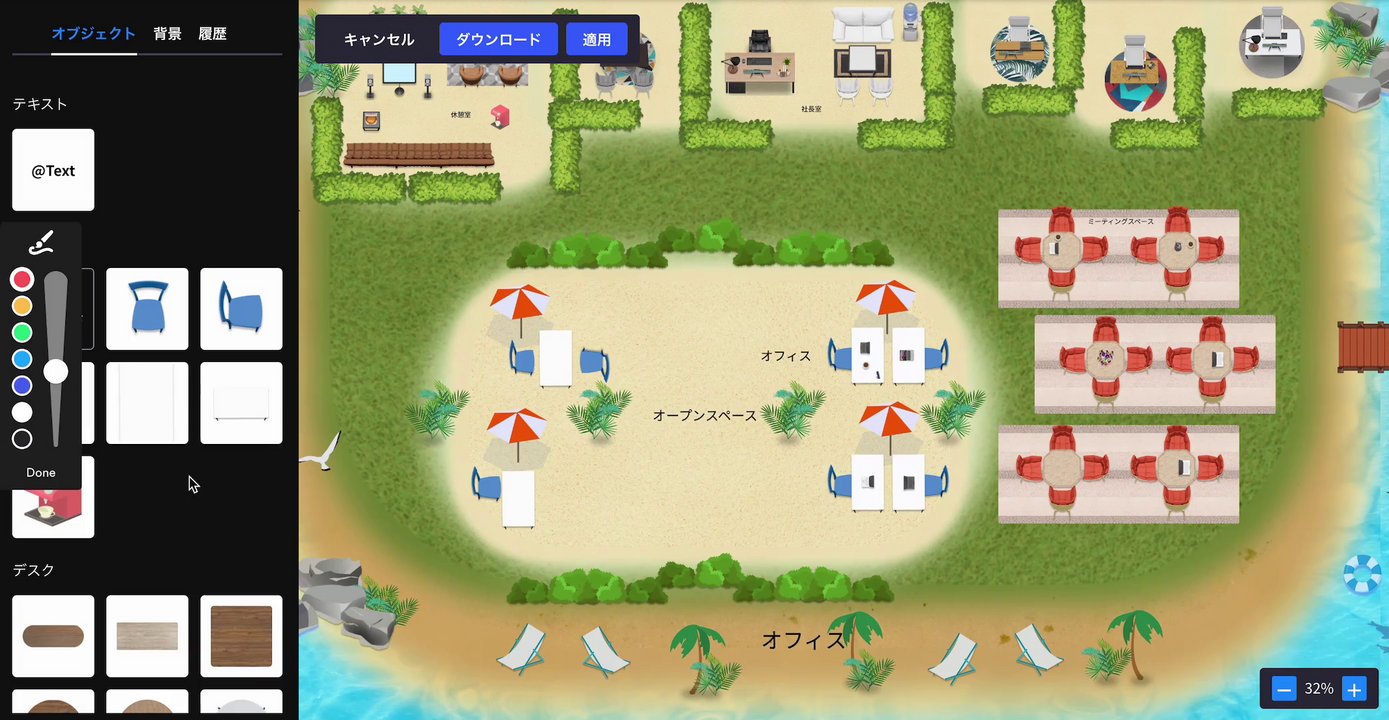Pick the orange brush color
Screen dimensions: 1389x720
[x=22, y=306]
